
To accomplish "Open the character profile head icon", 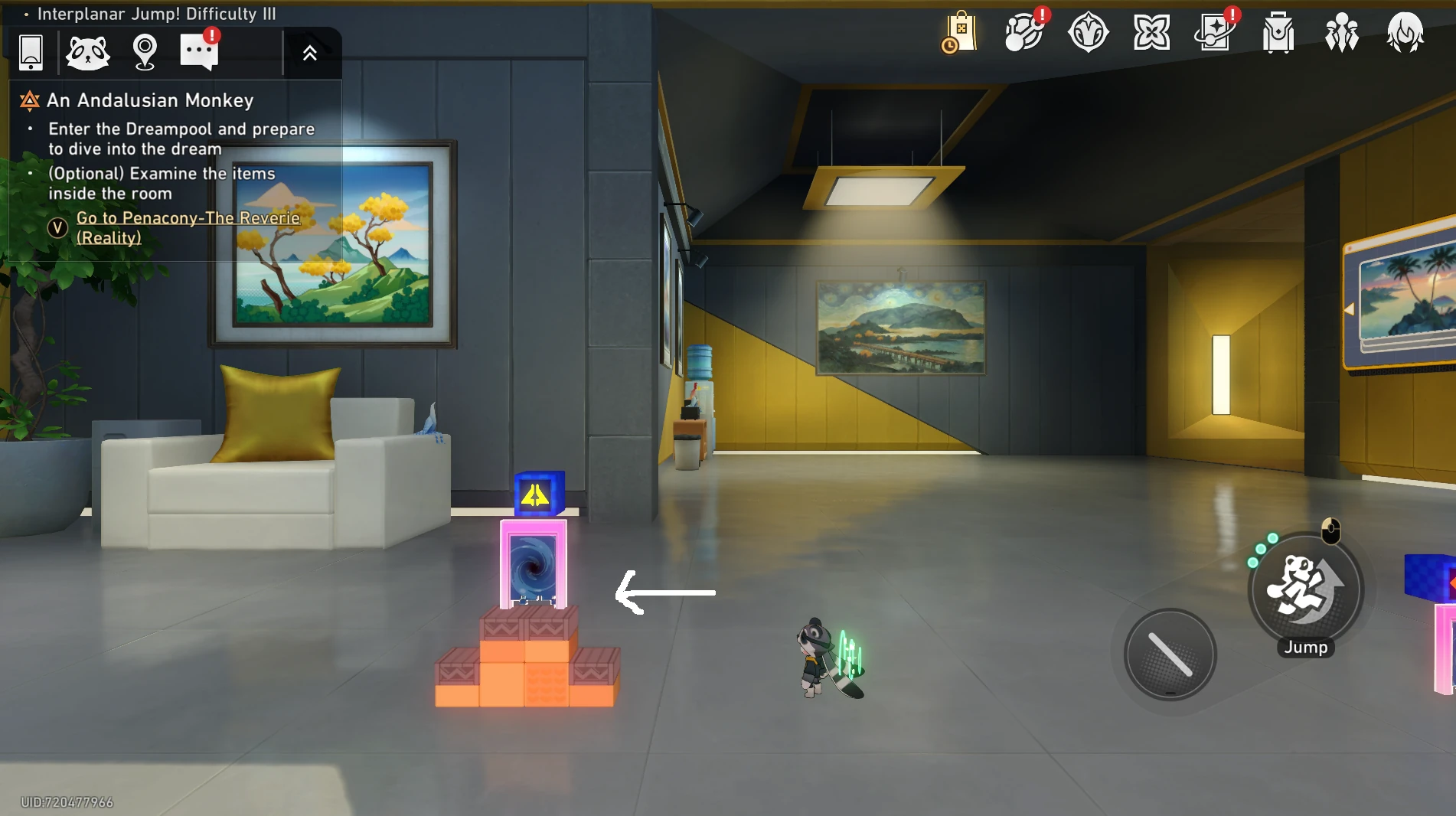I will (x=1405, y=33).
